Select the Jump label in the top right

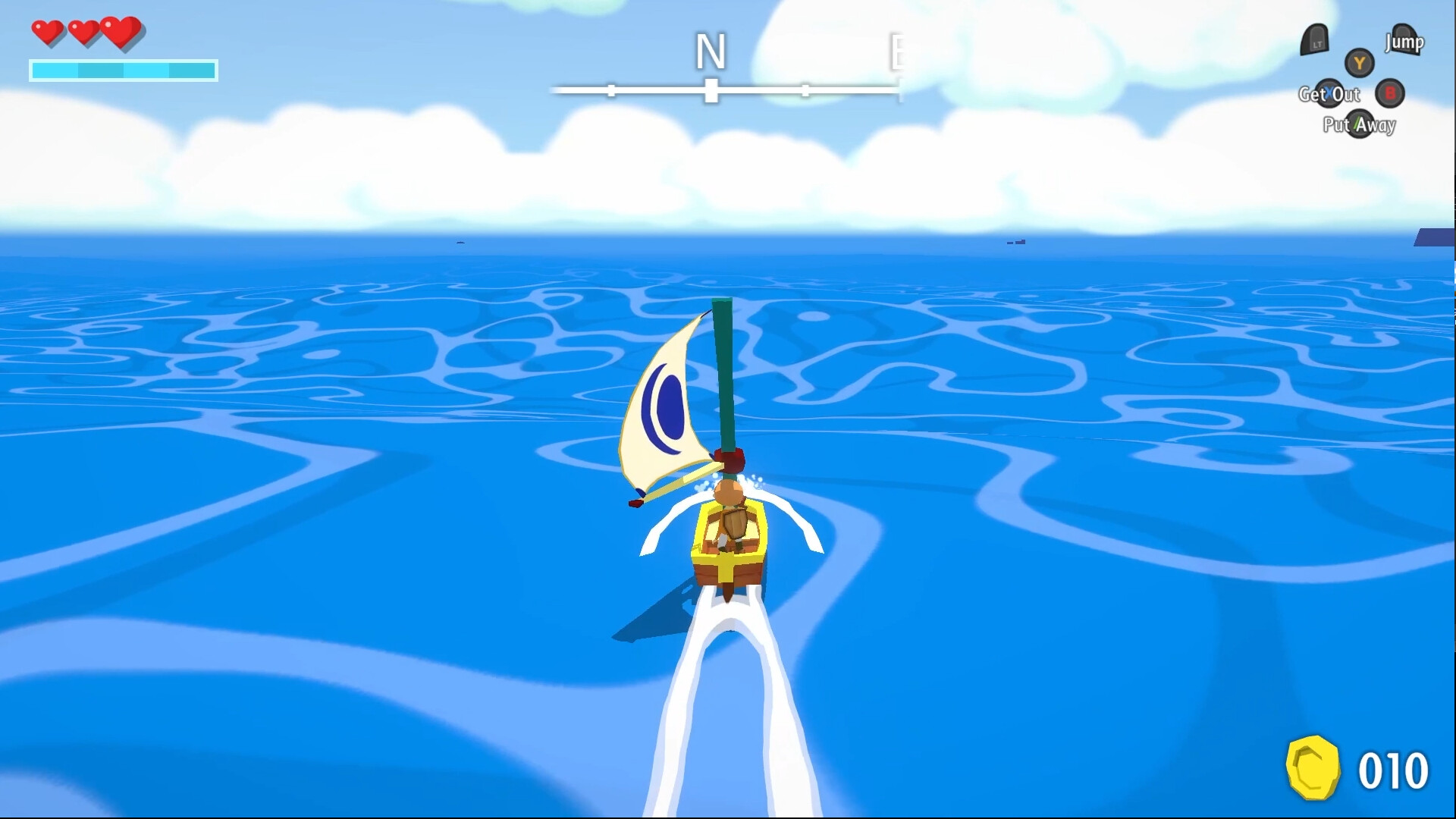[x=1404, y=42]
